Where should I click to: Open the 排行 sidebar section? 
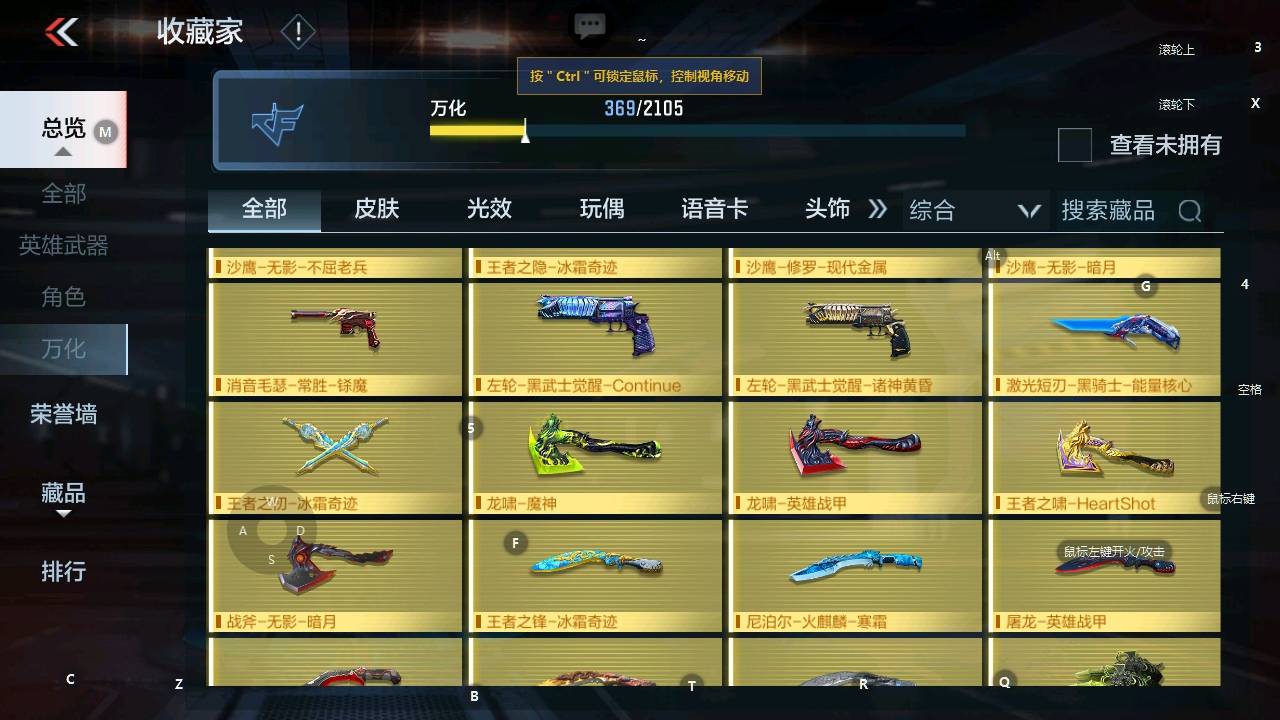tap(62, 572)
